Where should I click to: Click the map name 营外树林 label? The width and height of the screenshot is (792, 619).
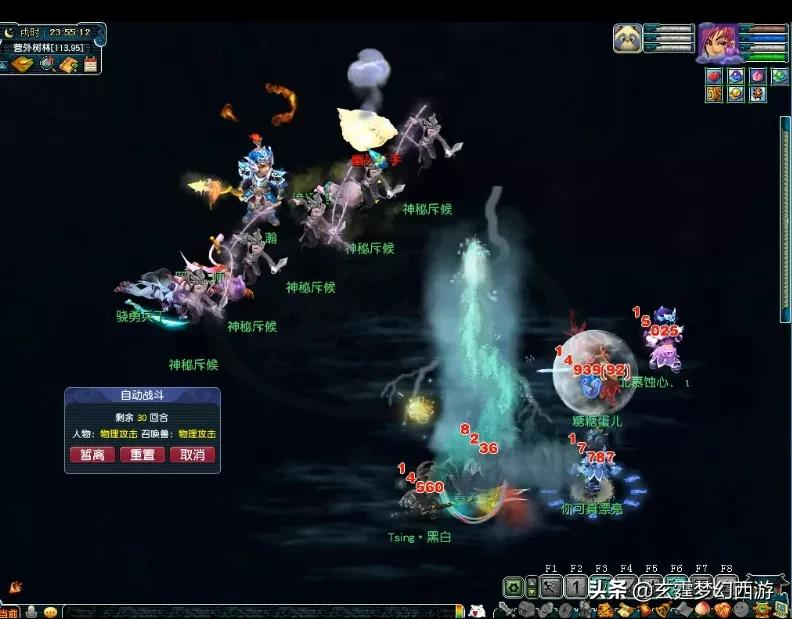pyautogui.click(x=50, y=47)
